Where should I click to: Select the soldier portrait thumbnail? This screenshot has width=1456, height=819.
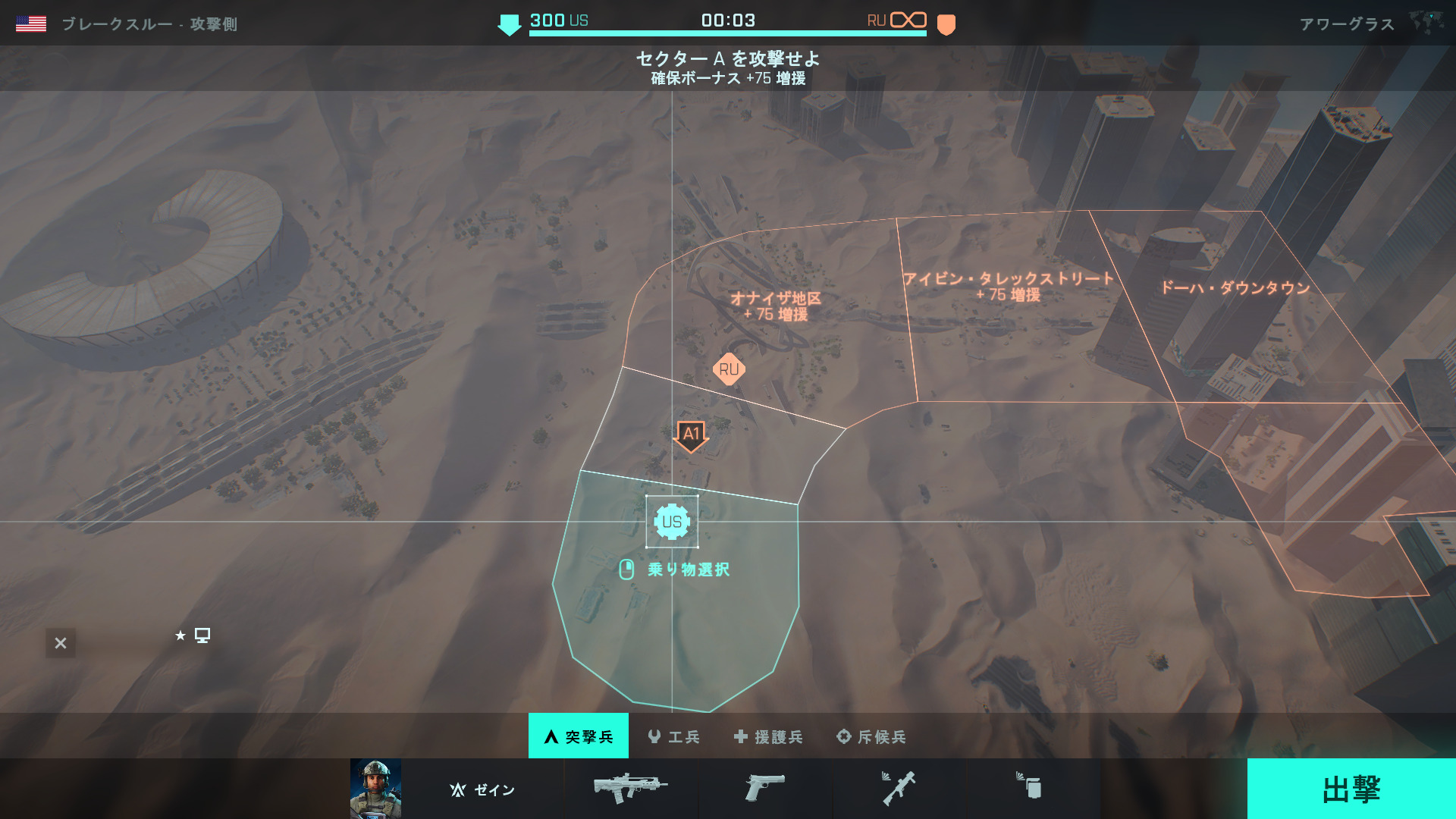click(x=375, y=789)
